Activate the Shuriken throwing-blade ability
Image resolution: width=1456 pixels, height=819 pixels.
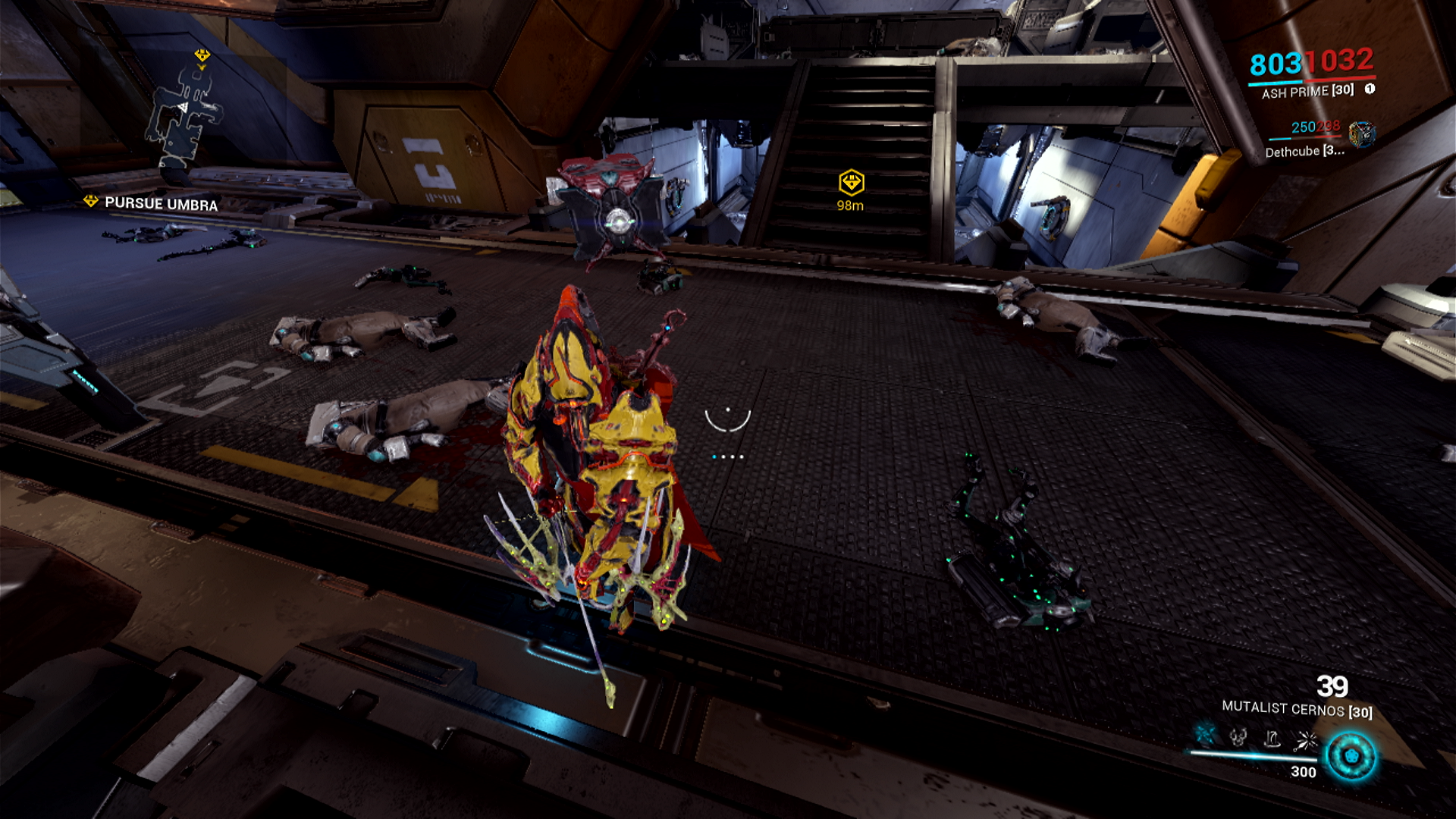point(1307,739)
